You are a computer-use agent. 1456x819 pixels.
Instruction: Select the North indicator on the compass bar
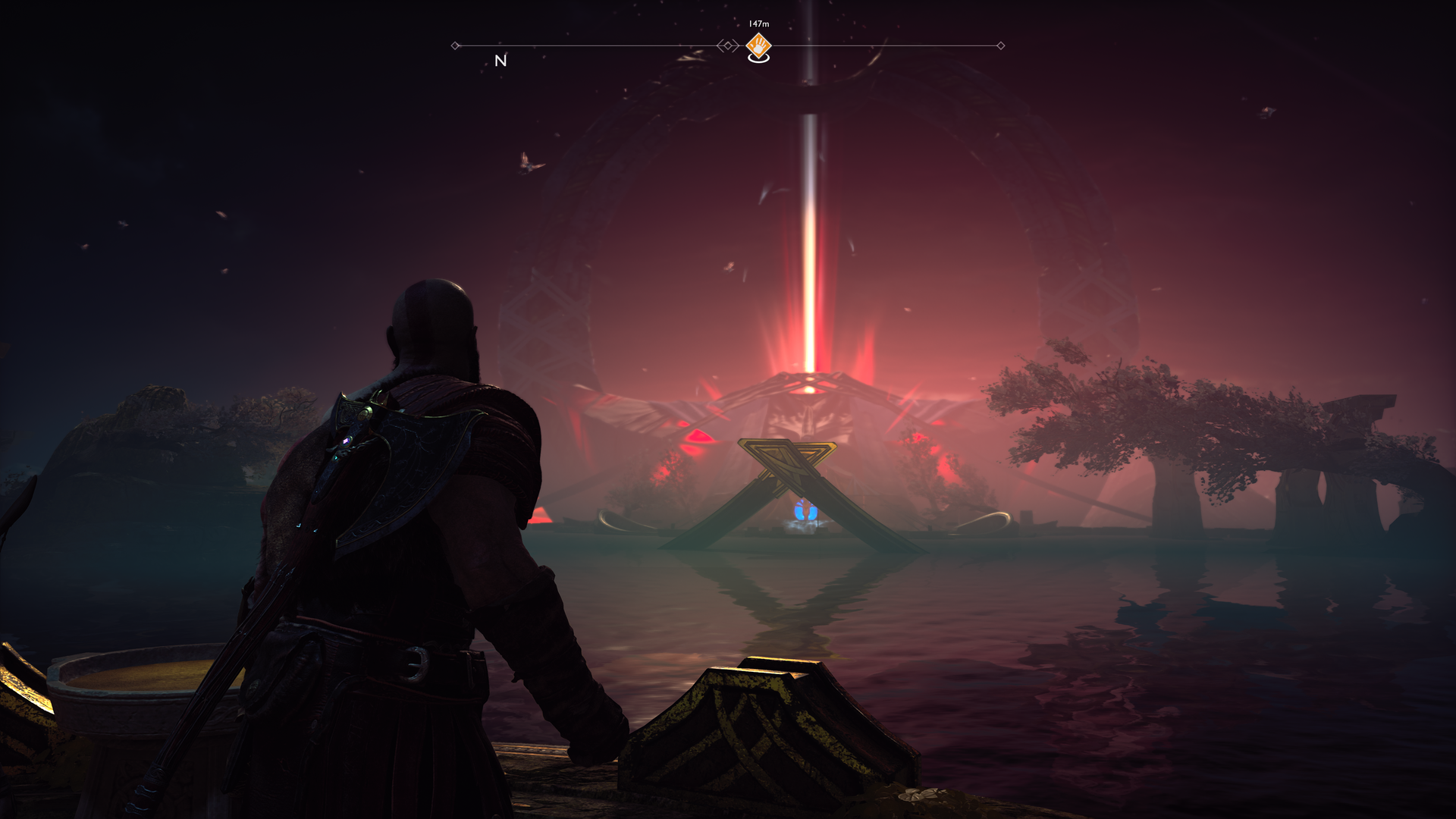(500, 61)
